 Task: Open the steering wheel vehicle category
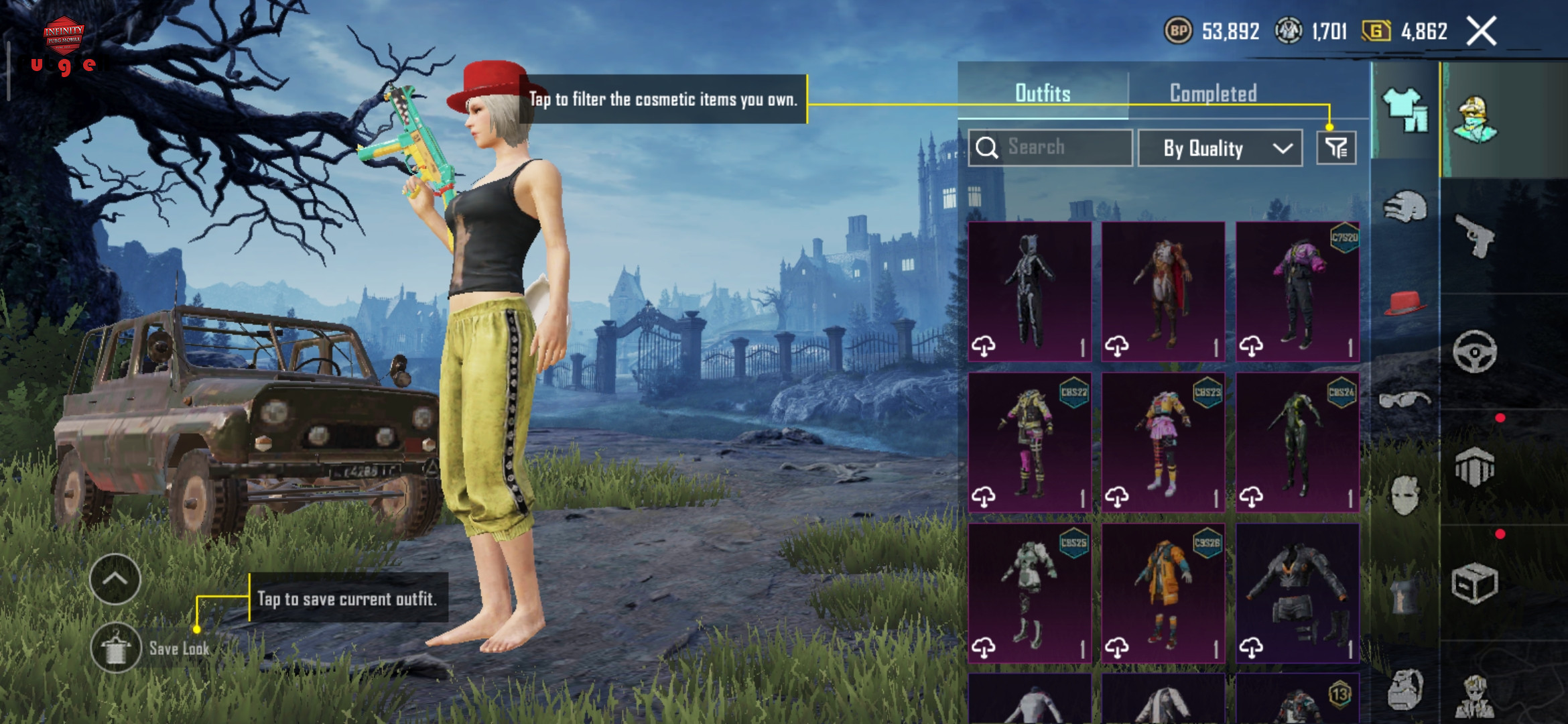(1474, 351)
